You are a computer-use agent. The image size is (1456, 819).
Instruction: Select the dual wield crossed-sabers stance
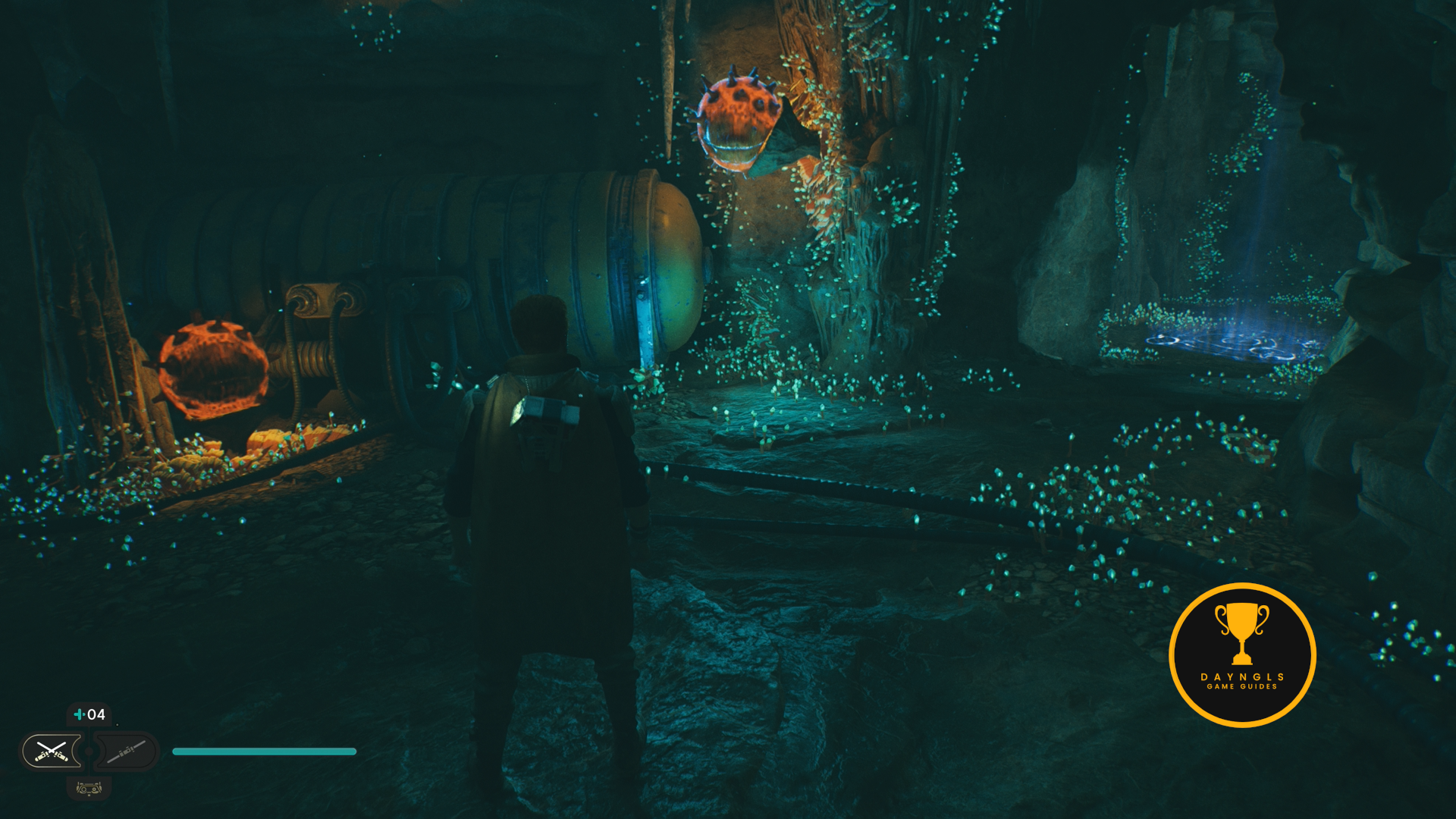click(52, 752)
